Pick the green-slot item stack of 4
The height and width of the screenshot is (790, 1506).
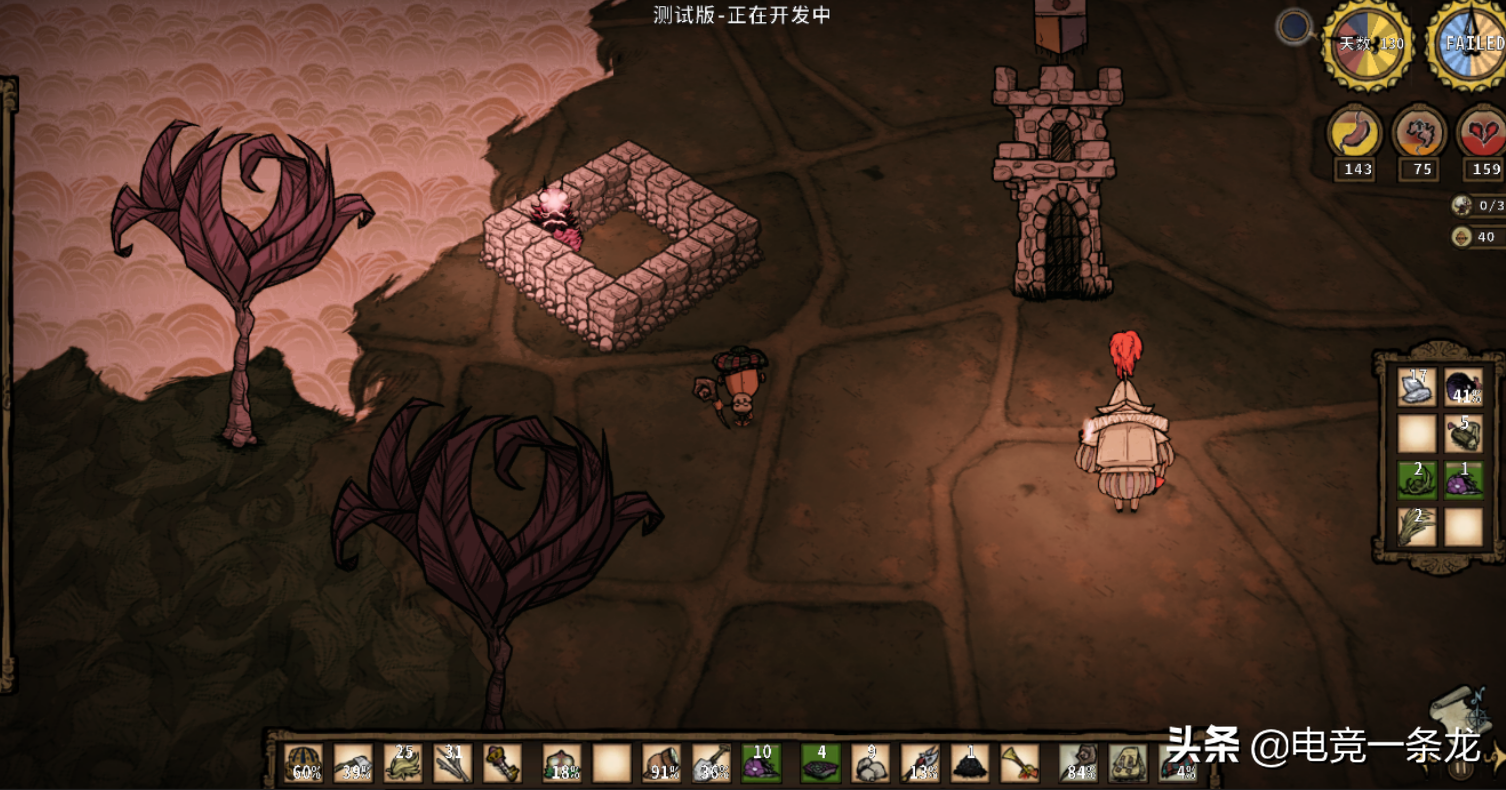point(821,763)
